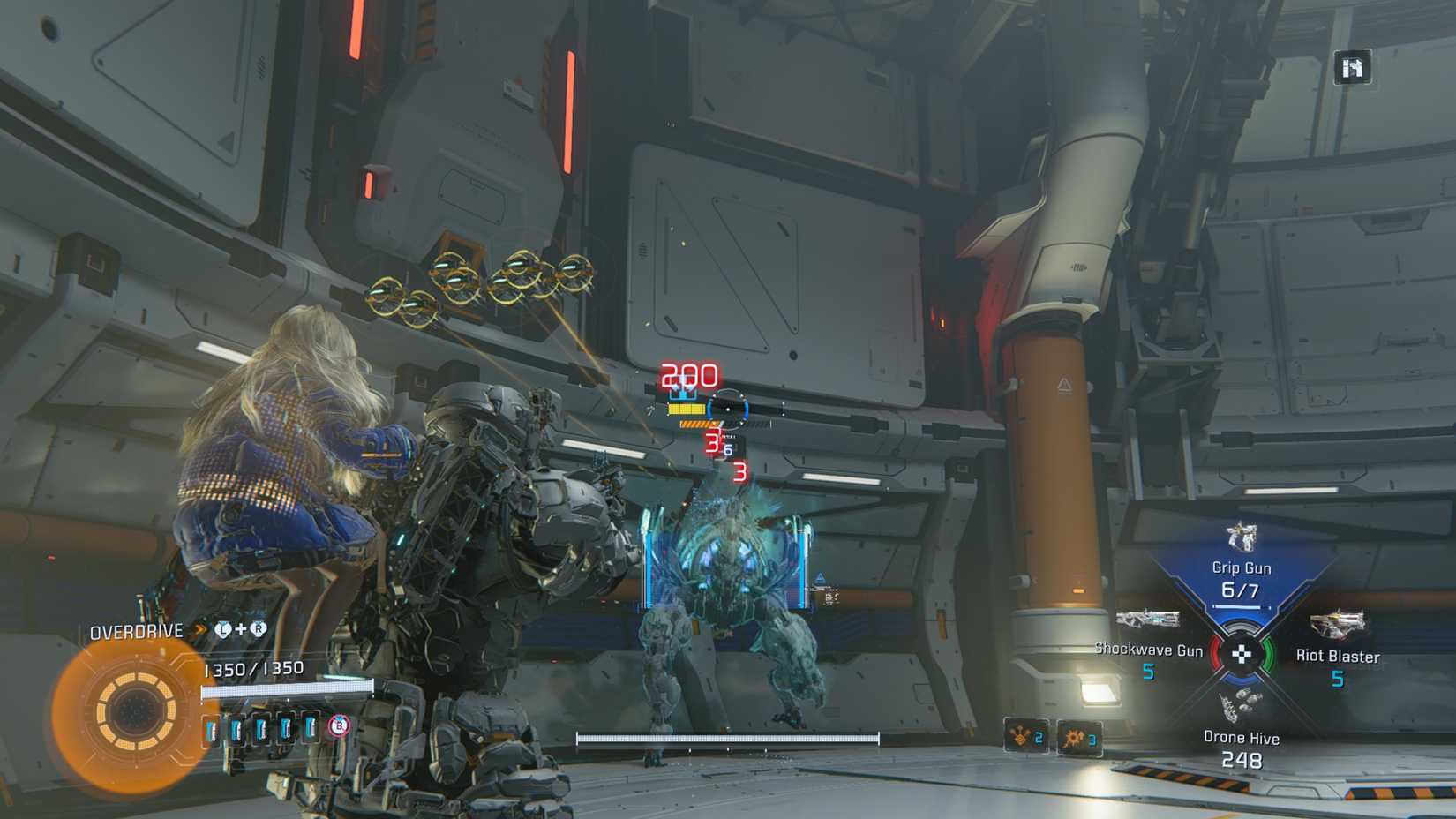Expand the double chevron beside OVERDRIVE
This screenshot has width=1456, height=819.
(200, 628)
